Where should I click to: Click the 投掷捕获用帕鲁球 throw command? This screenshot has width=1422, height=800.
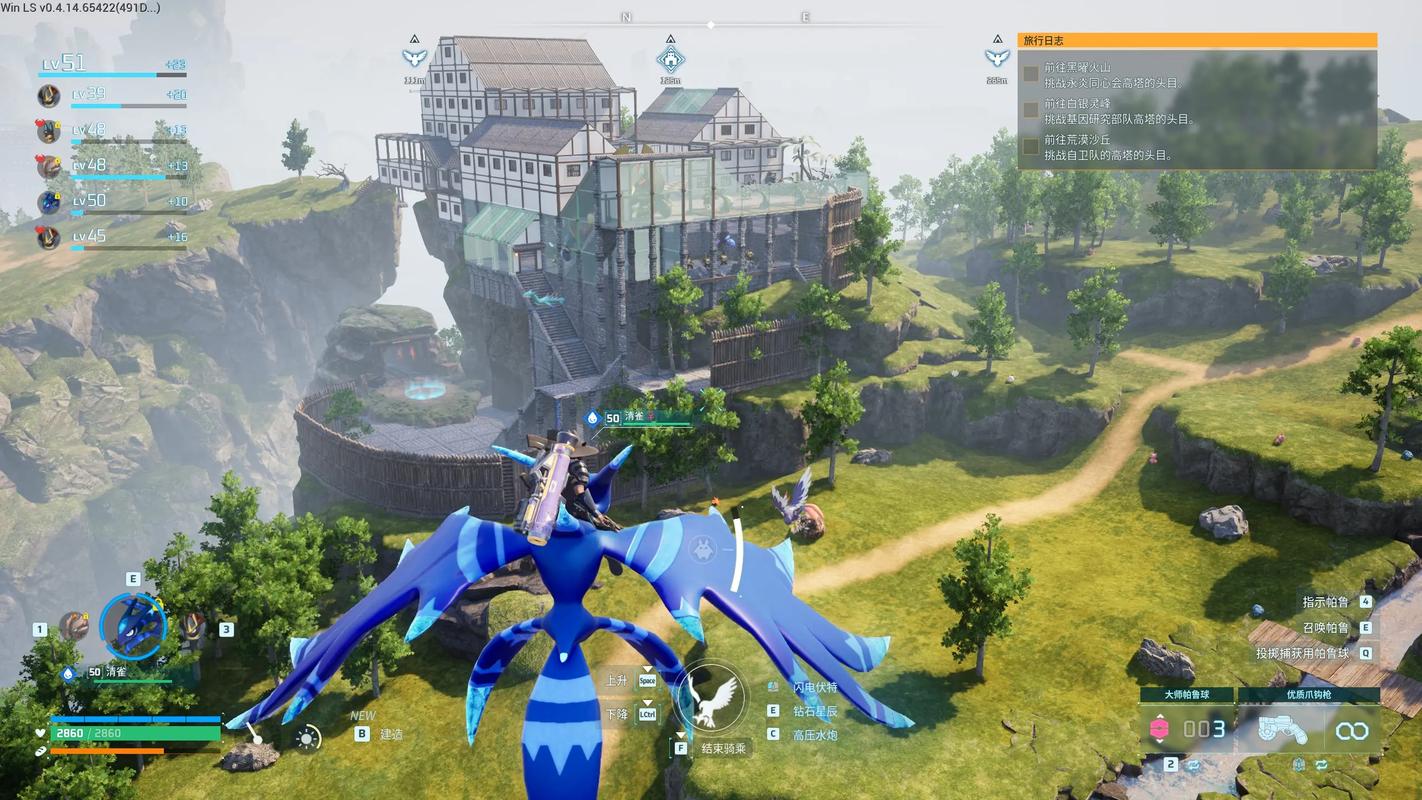pyautogui.click(x=1302, y=653)
